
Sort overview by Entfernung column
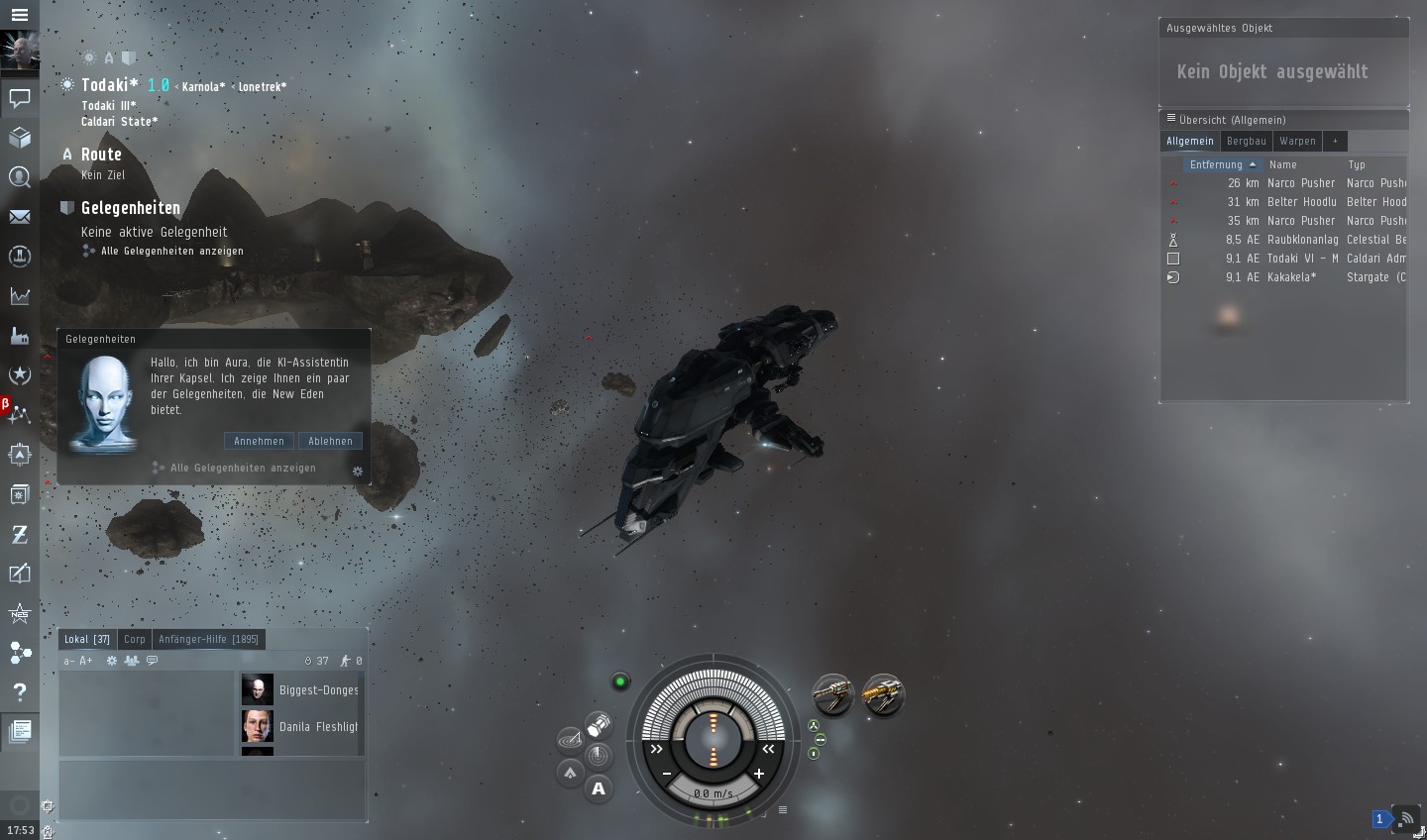click(x=1216, y=164)
